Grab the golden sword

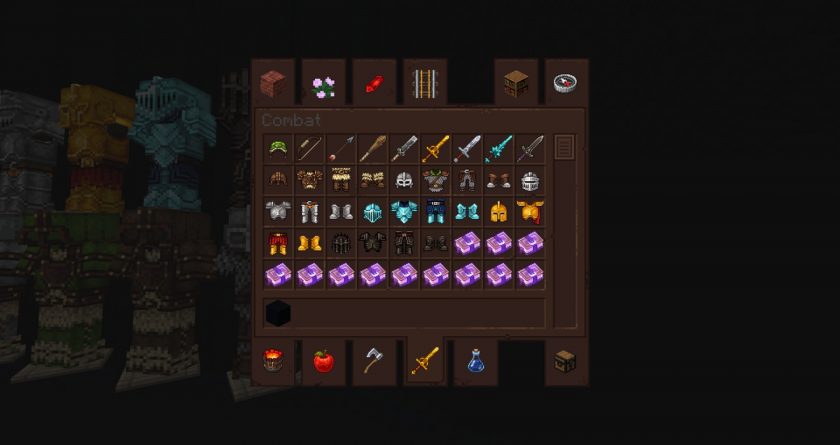(435, 150)
